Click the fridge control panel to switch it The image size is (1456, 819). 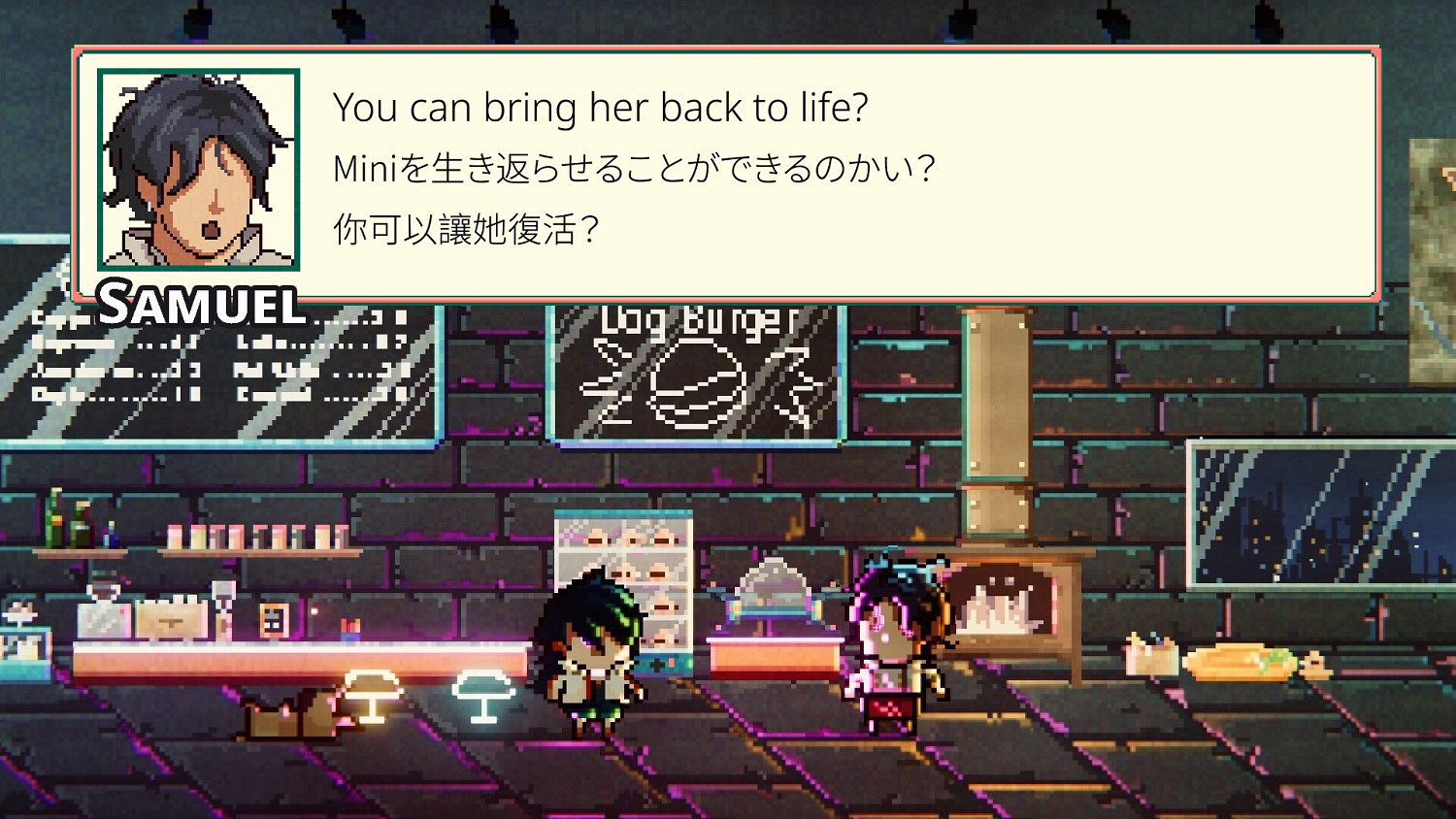(x=665, y=665)
